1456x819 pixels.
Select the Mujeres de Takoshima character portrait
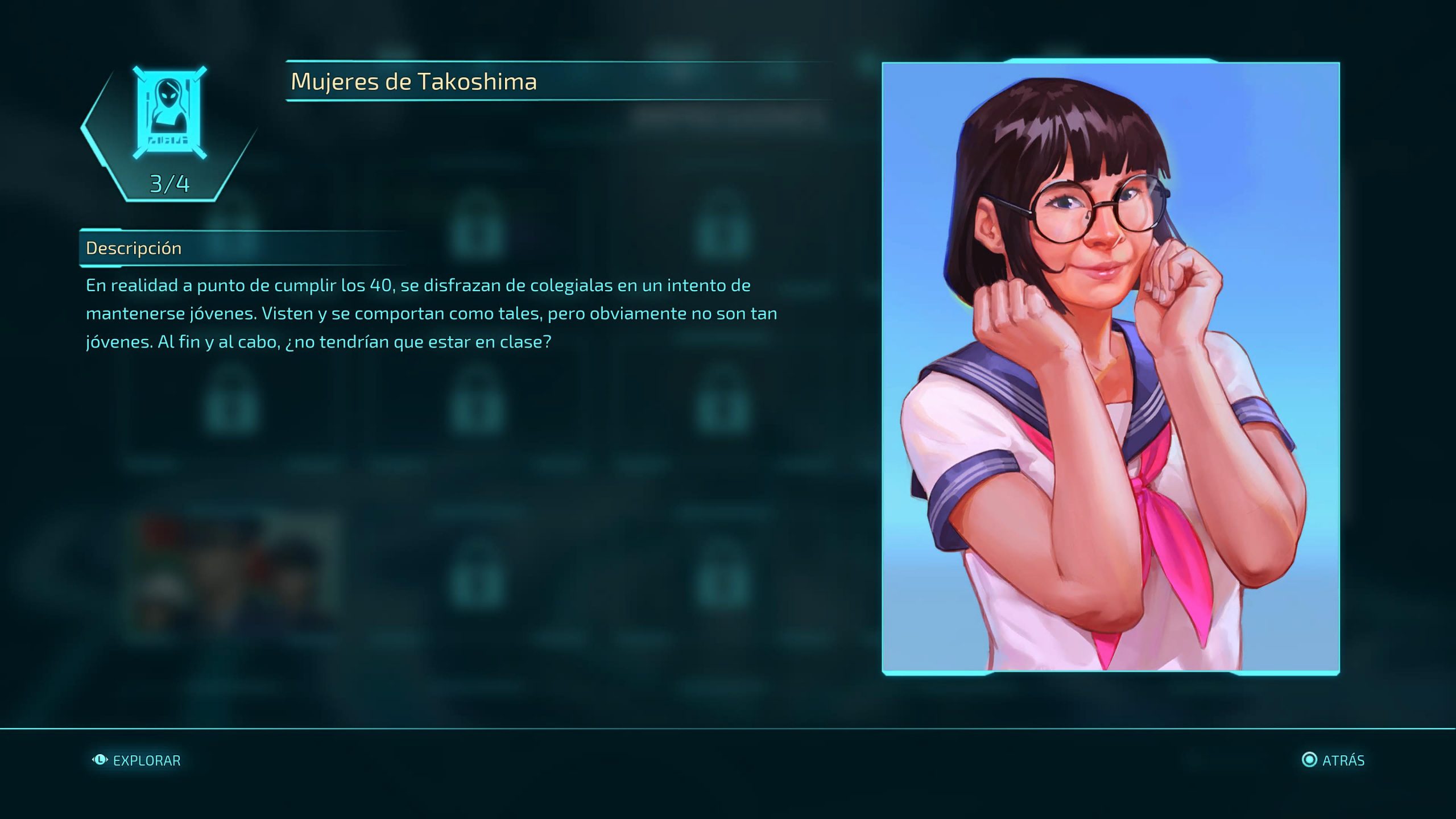coord(1110,368)
